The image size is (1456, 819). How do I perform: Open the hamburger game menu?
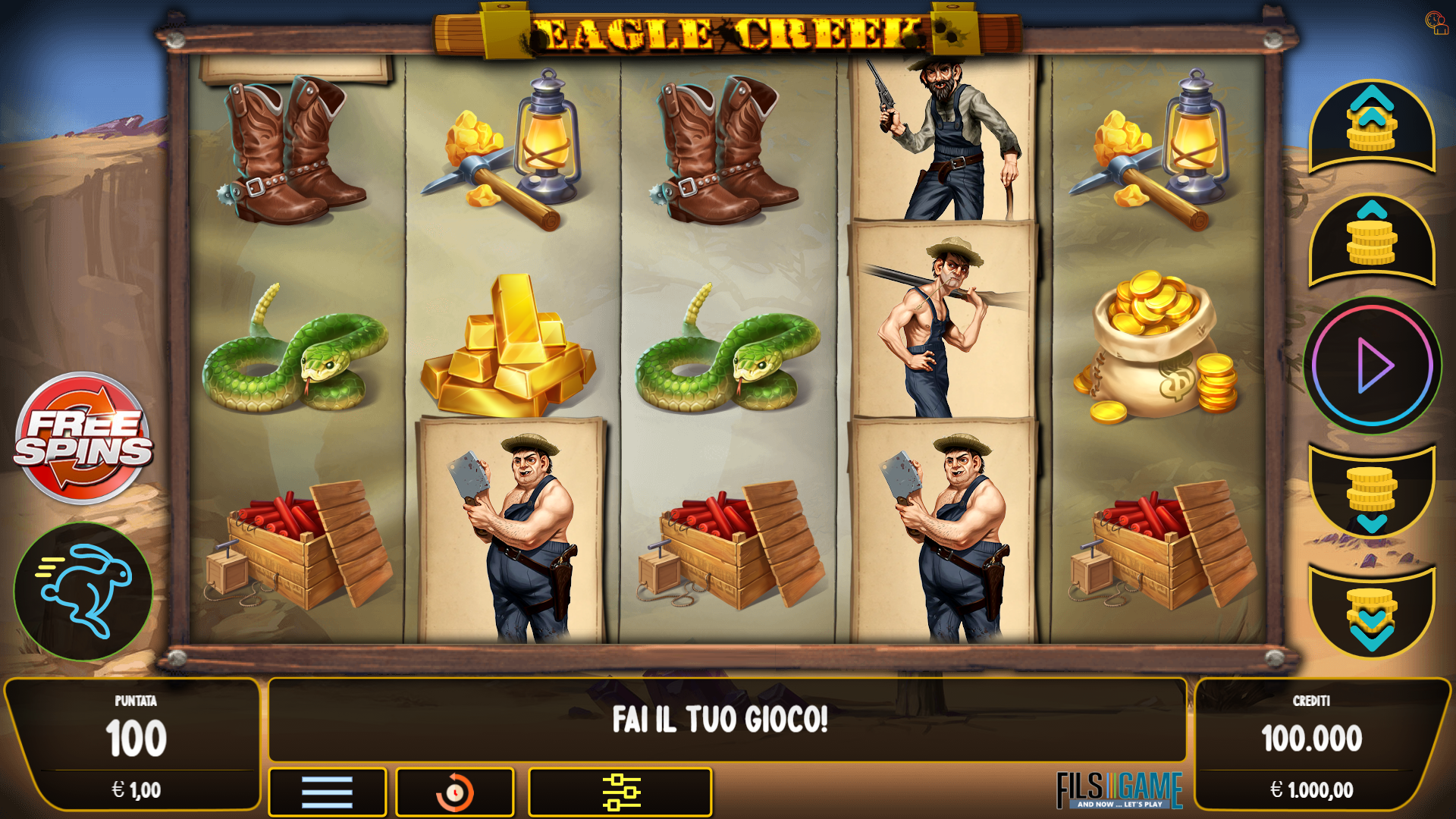click(328, 792)
